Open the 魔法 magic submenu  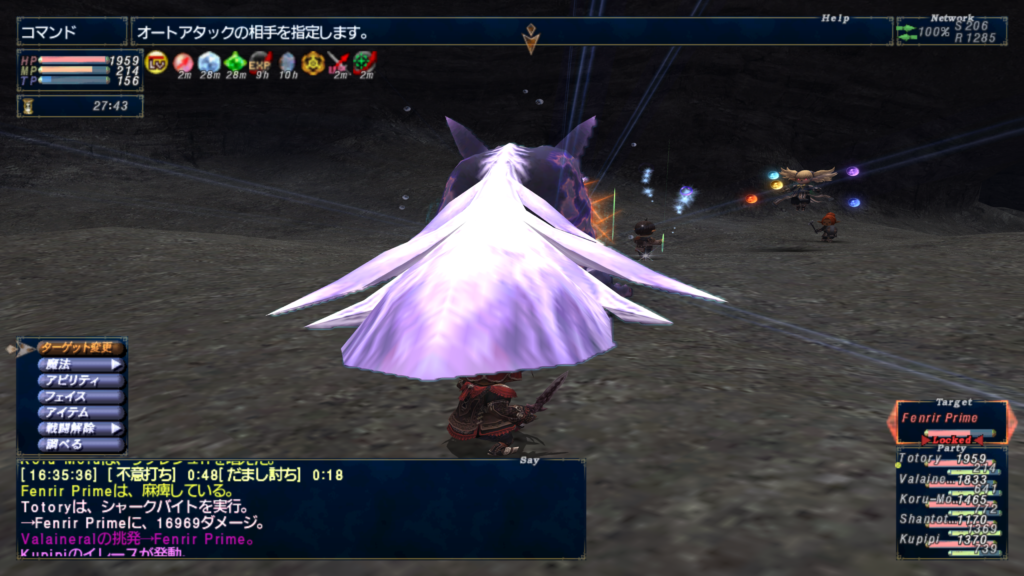82,364
